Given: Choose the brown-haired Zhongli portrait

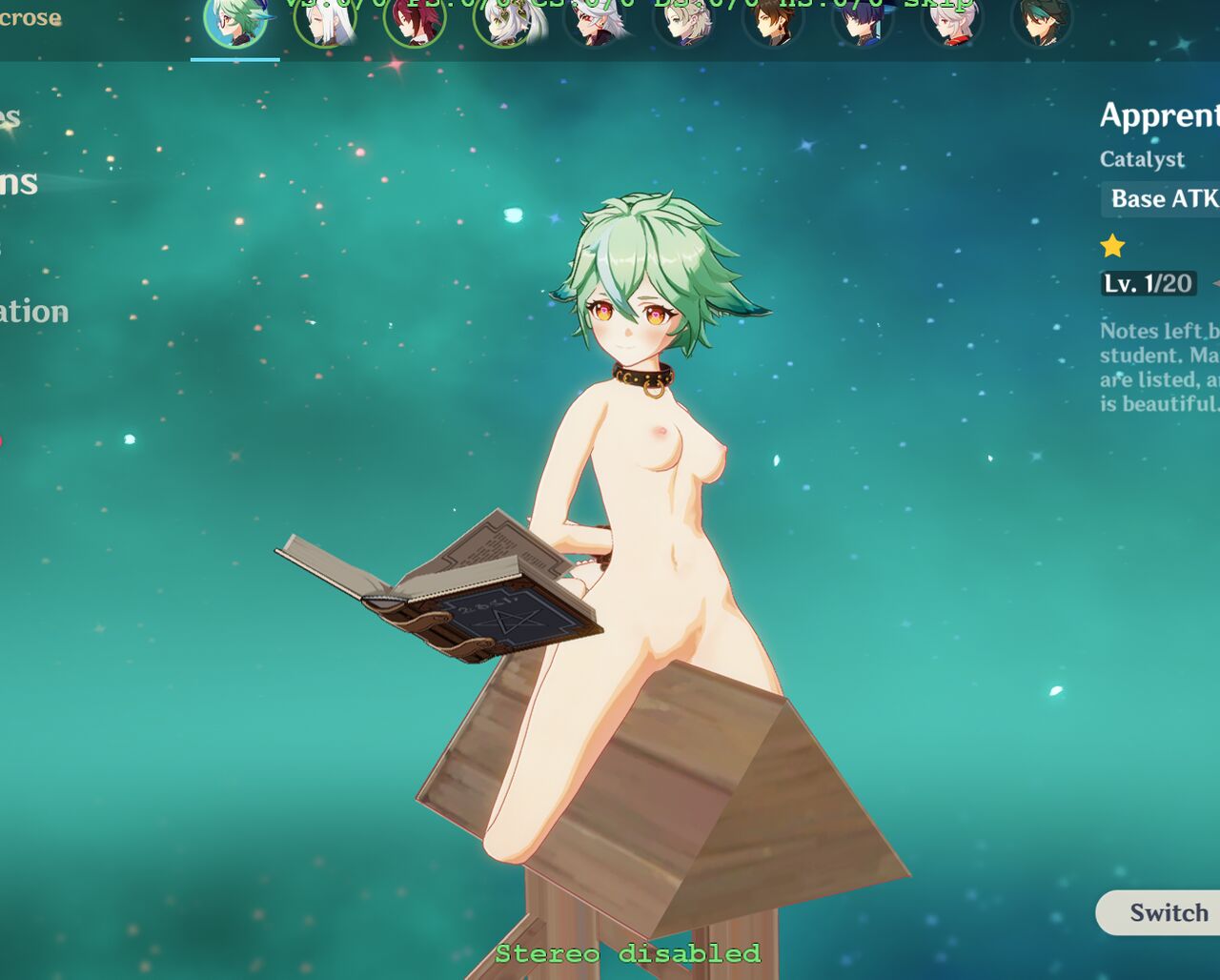Looking at the screenshot, I should [773, 22].
